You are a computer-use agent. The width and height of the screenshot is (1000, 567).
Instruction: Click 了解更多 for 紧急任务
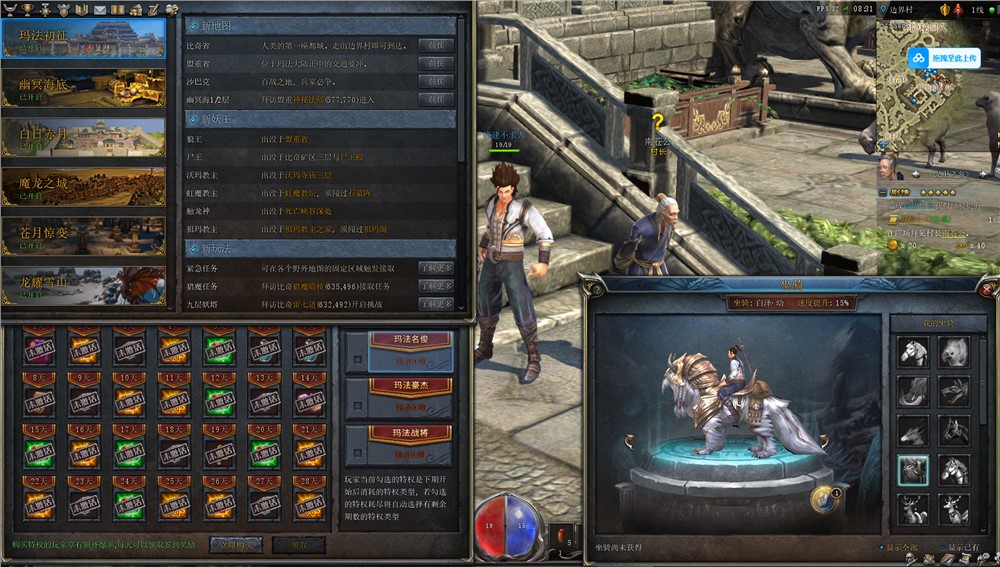click(x=436, y=268)
